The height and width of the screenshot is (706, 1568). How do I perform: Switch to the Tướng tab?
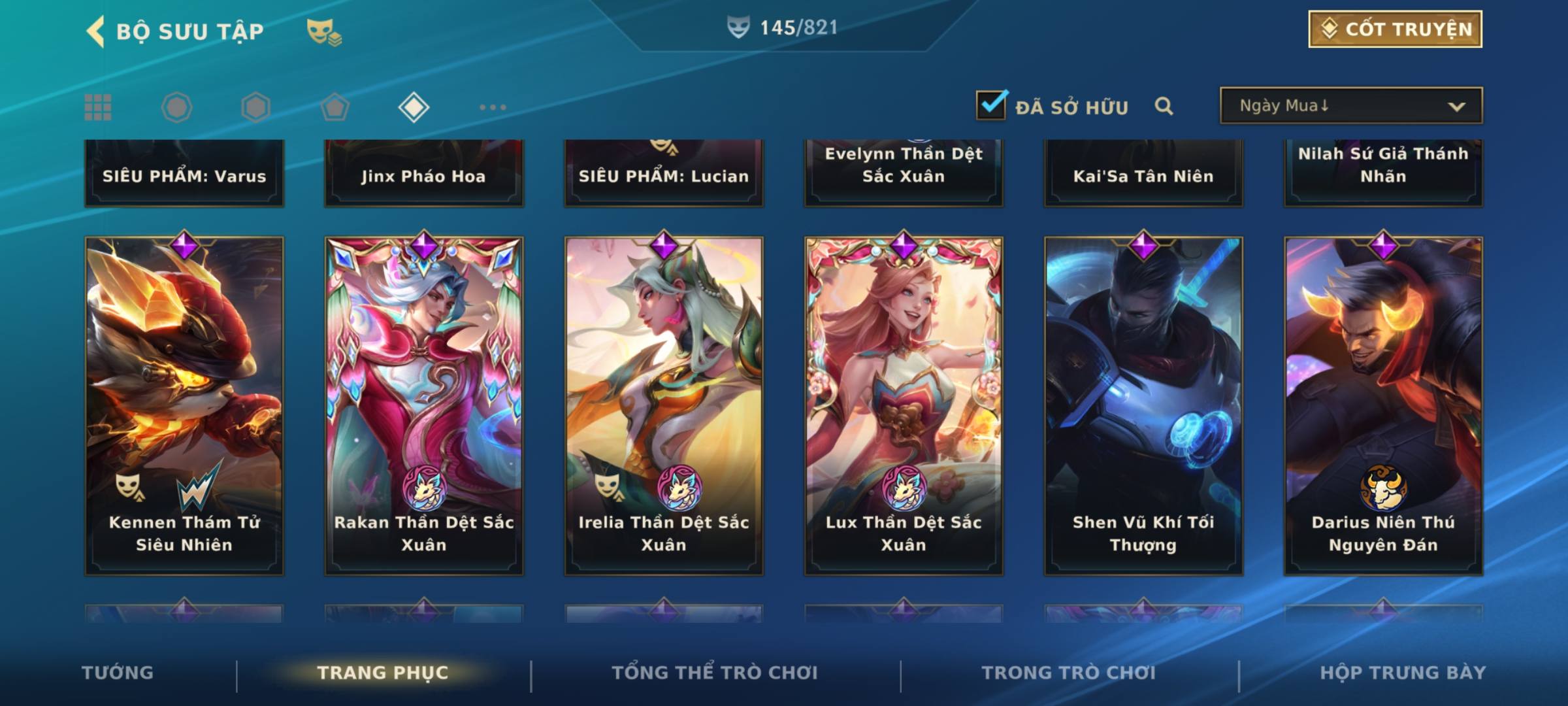pyautogui.click(x=118, y=673)
